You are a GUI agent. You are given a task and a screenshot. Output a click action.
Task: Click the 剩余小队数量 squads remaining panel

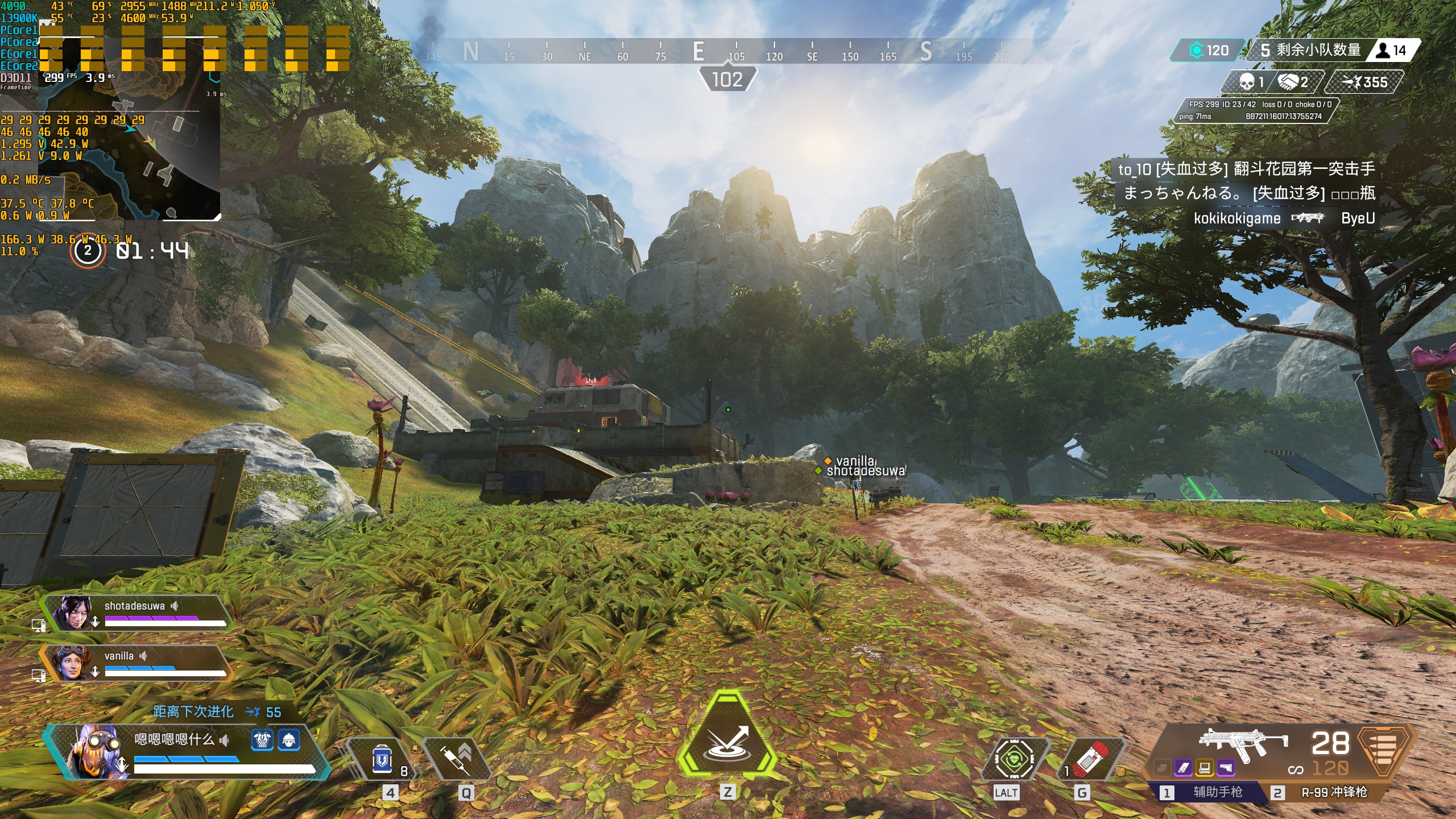coord(1308,50)
